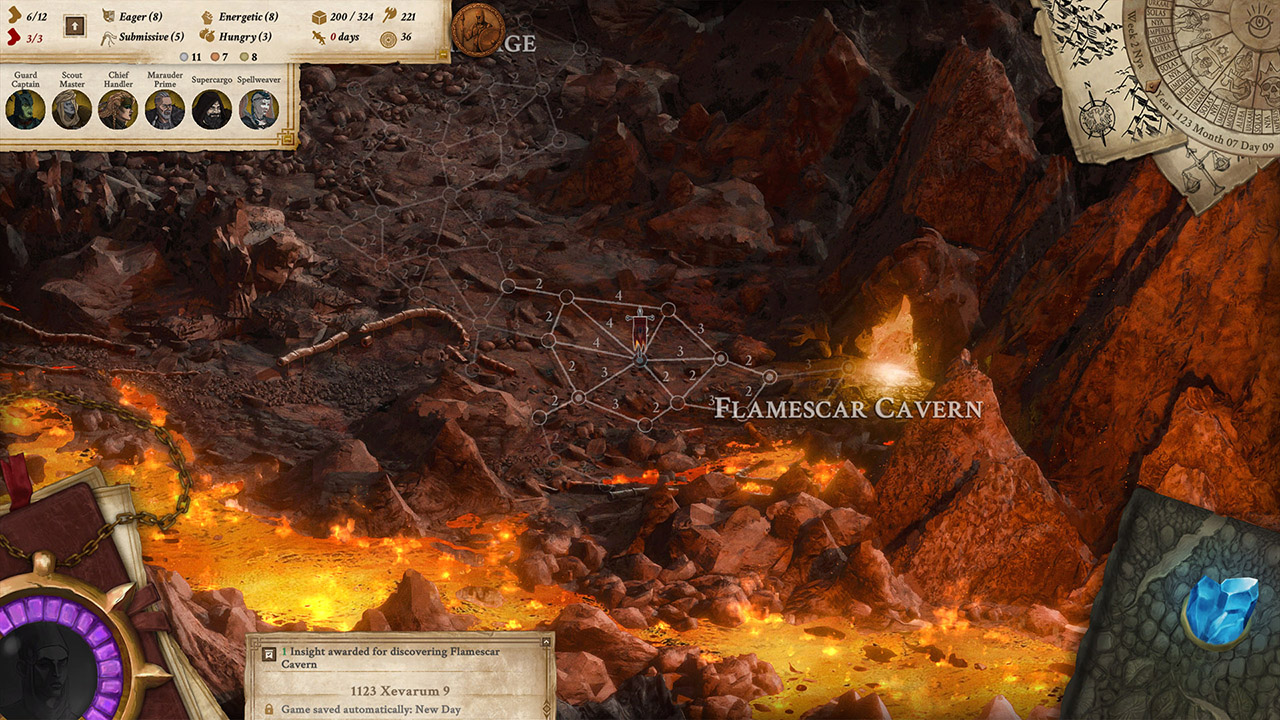The image size is (1280, 720).
Task: Click the boots movement points icon
Action: pos(14,16)
